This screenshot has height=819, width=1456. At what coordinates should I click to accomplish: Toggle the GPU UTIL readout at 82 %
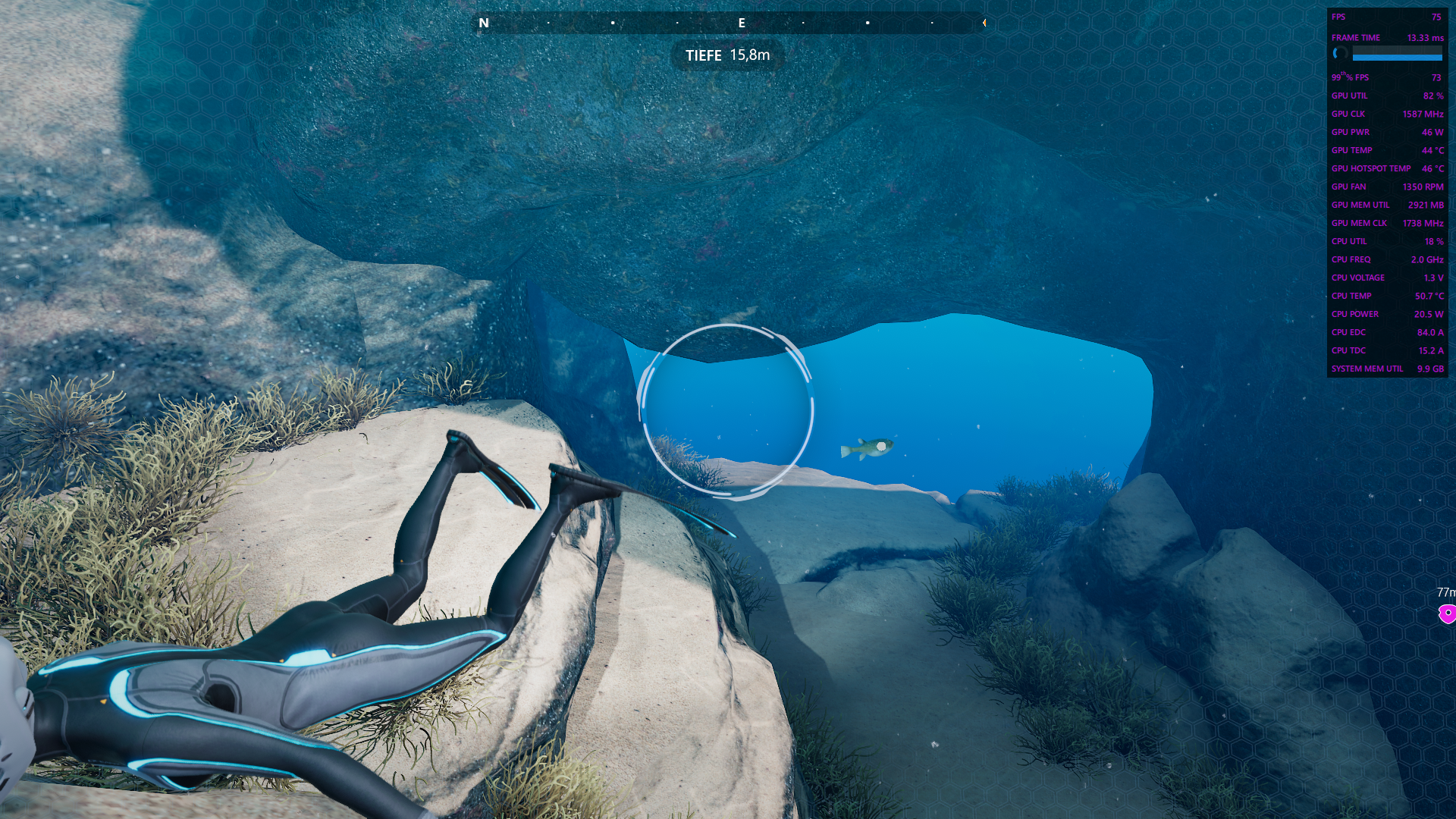click(1386, 96)
